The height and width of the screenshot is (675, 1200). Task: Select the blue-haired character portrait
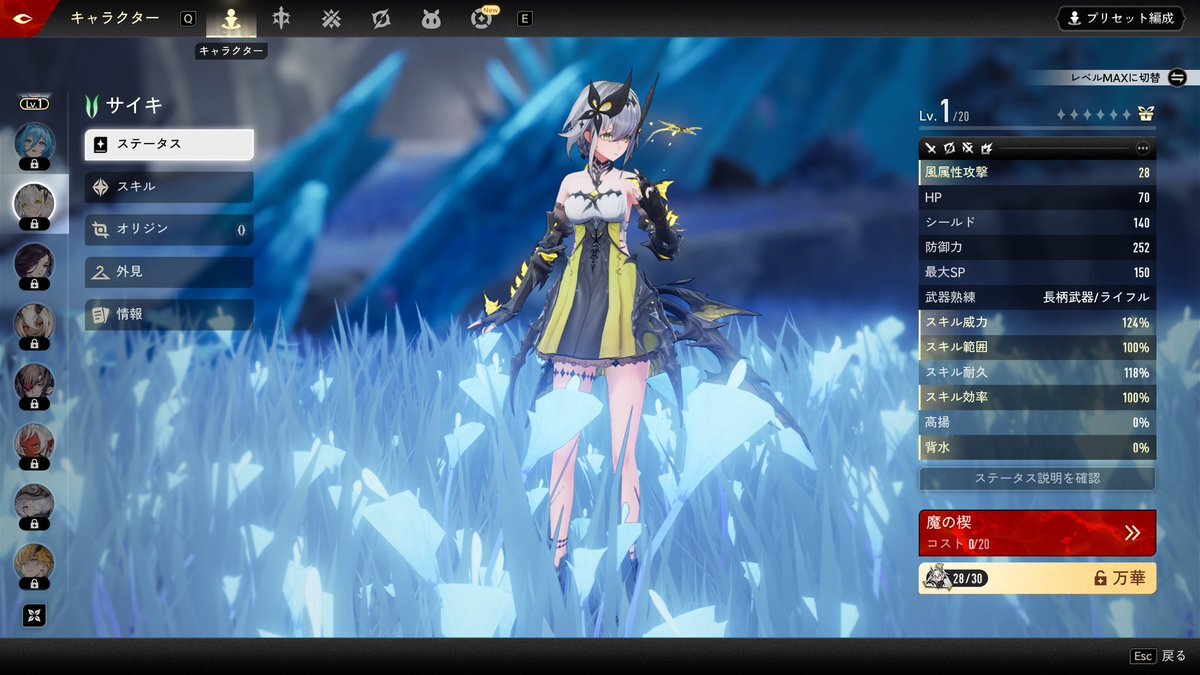34,142
